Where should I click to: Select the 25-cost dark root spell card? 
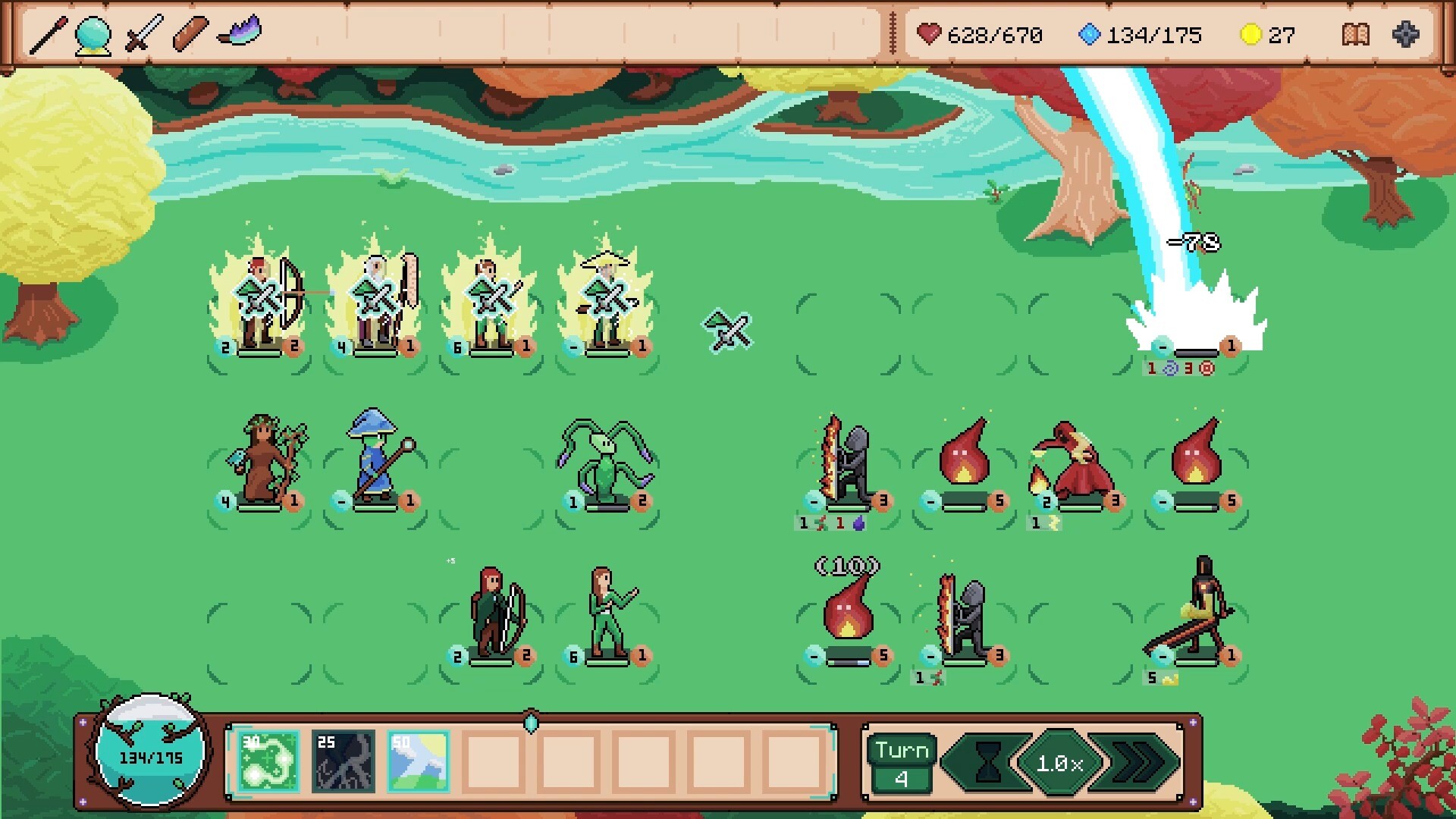click(341, 760)
